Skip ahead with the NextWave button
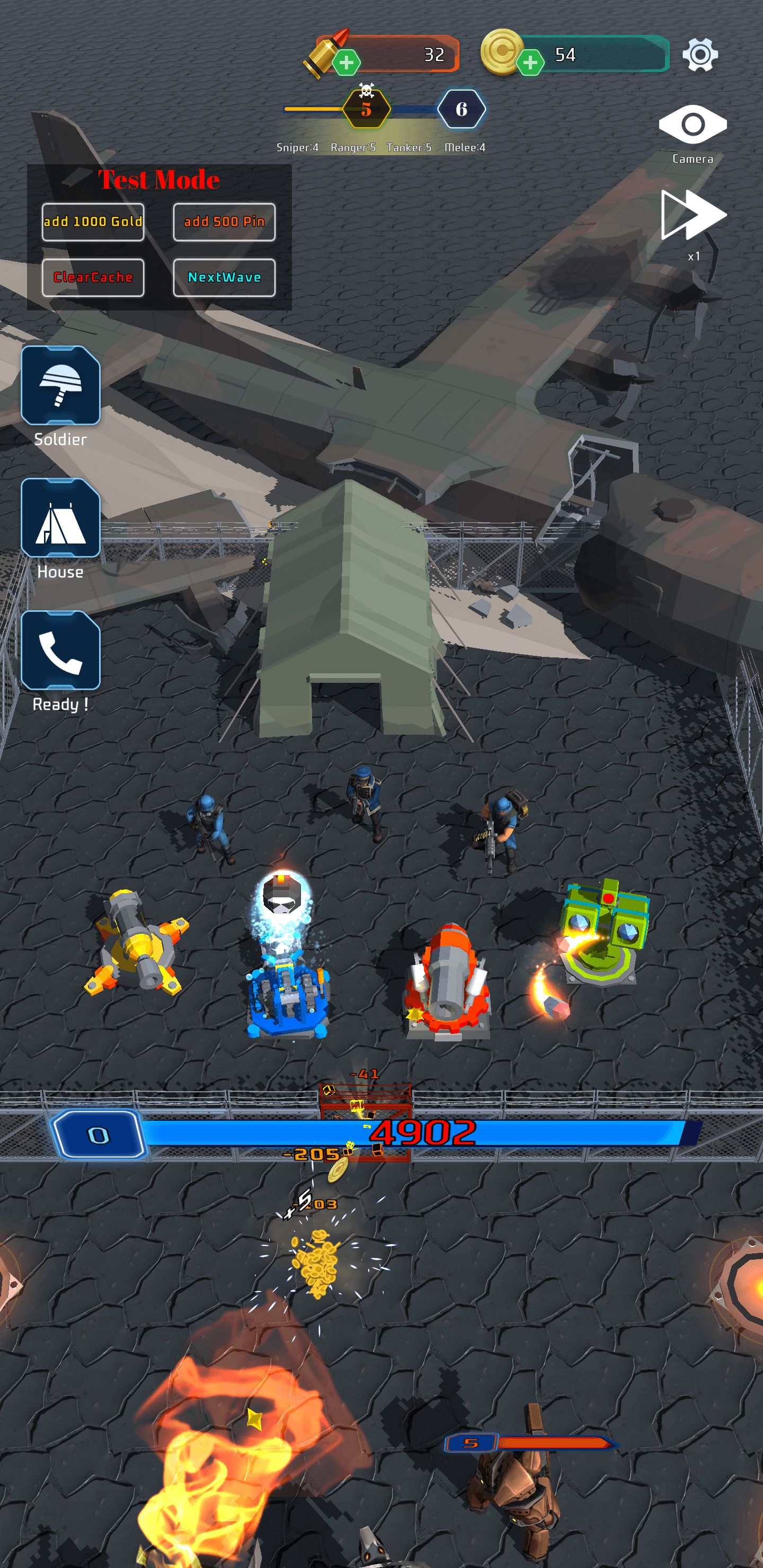This screenshot has height=1568, width=763. tap(224, 278)
